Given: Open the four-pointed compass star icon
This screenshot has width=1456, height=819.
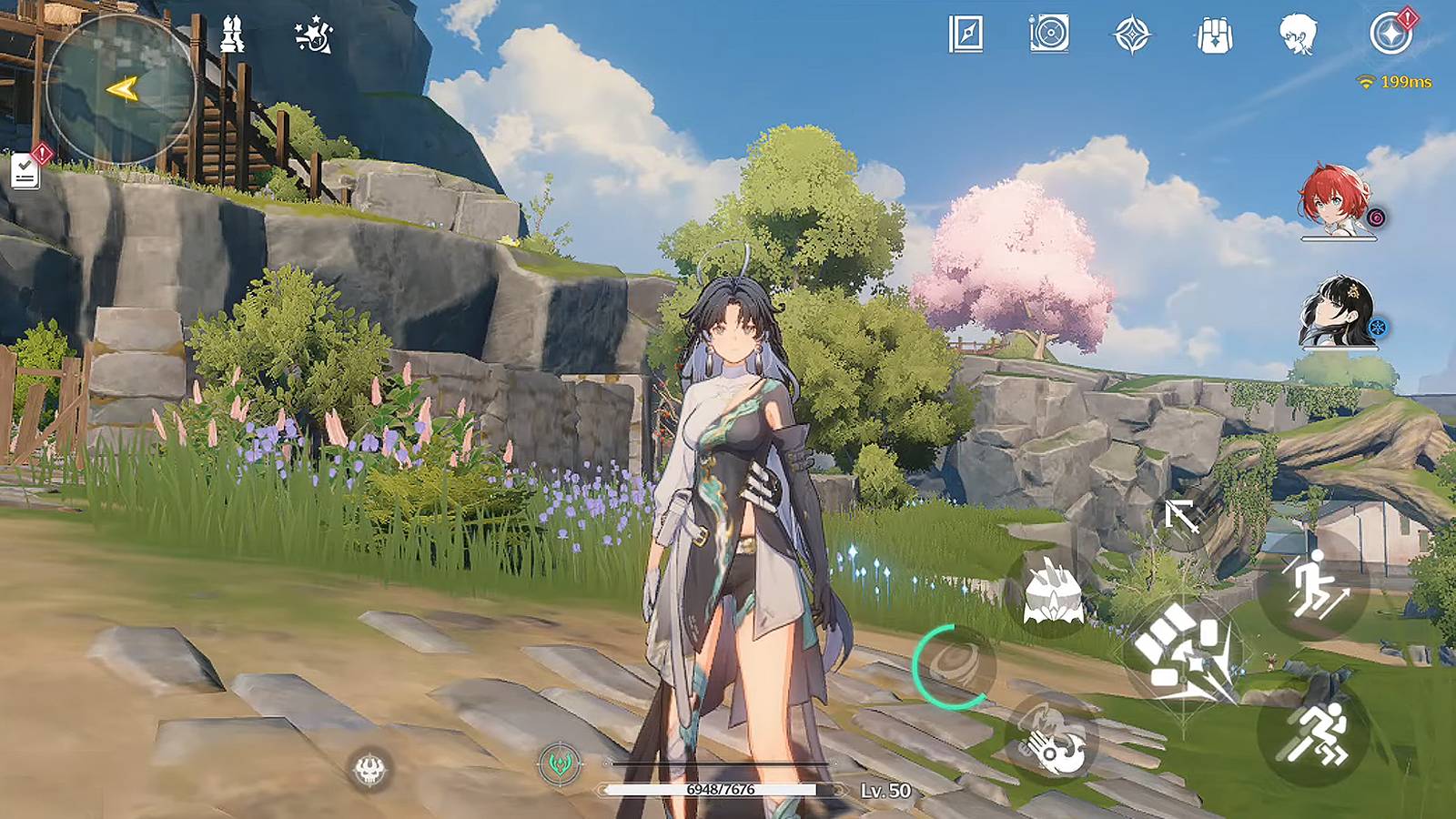Looking at the screenshot, I should click(x=1132, y=35).
